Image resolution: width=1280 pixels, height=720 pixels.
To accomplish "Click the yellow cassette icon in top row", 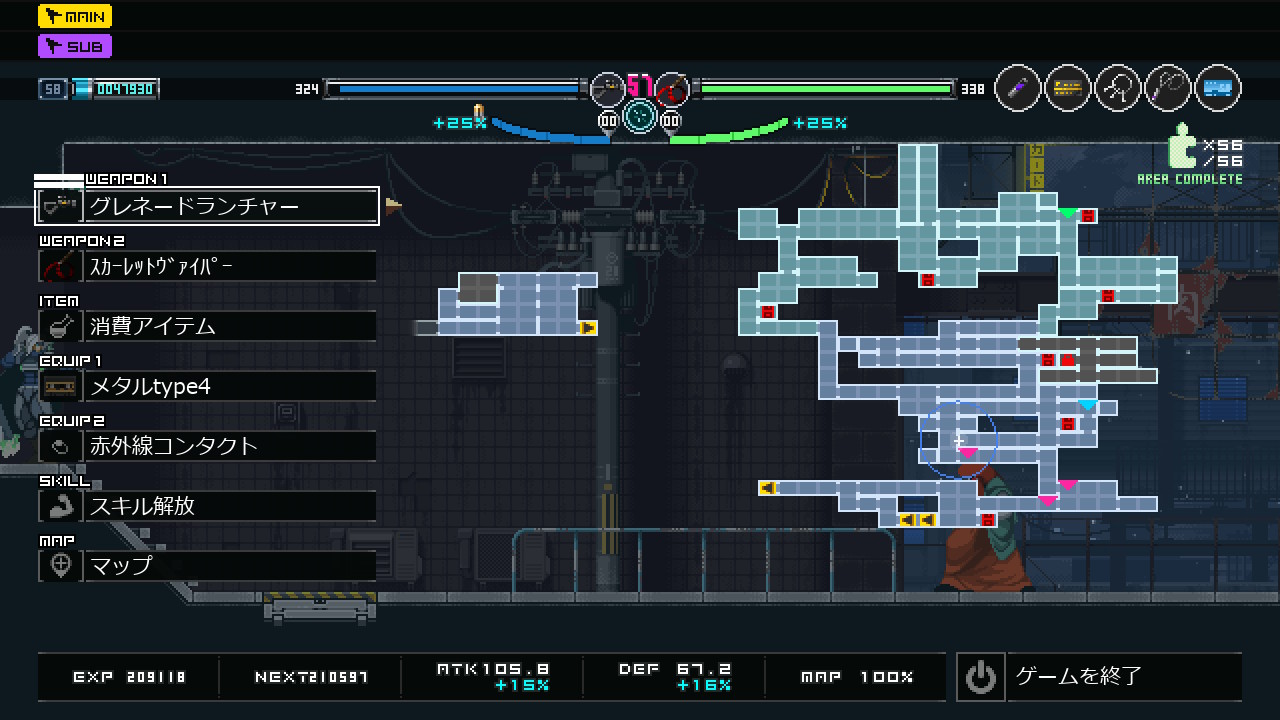I will click(x=1068, y=89).
